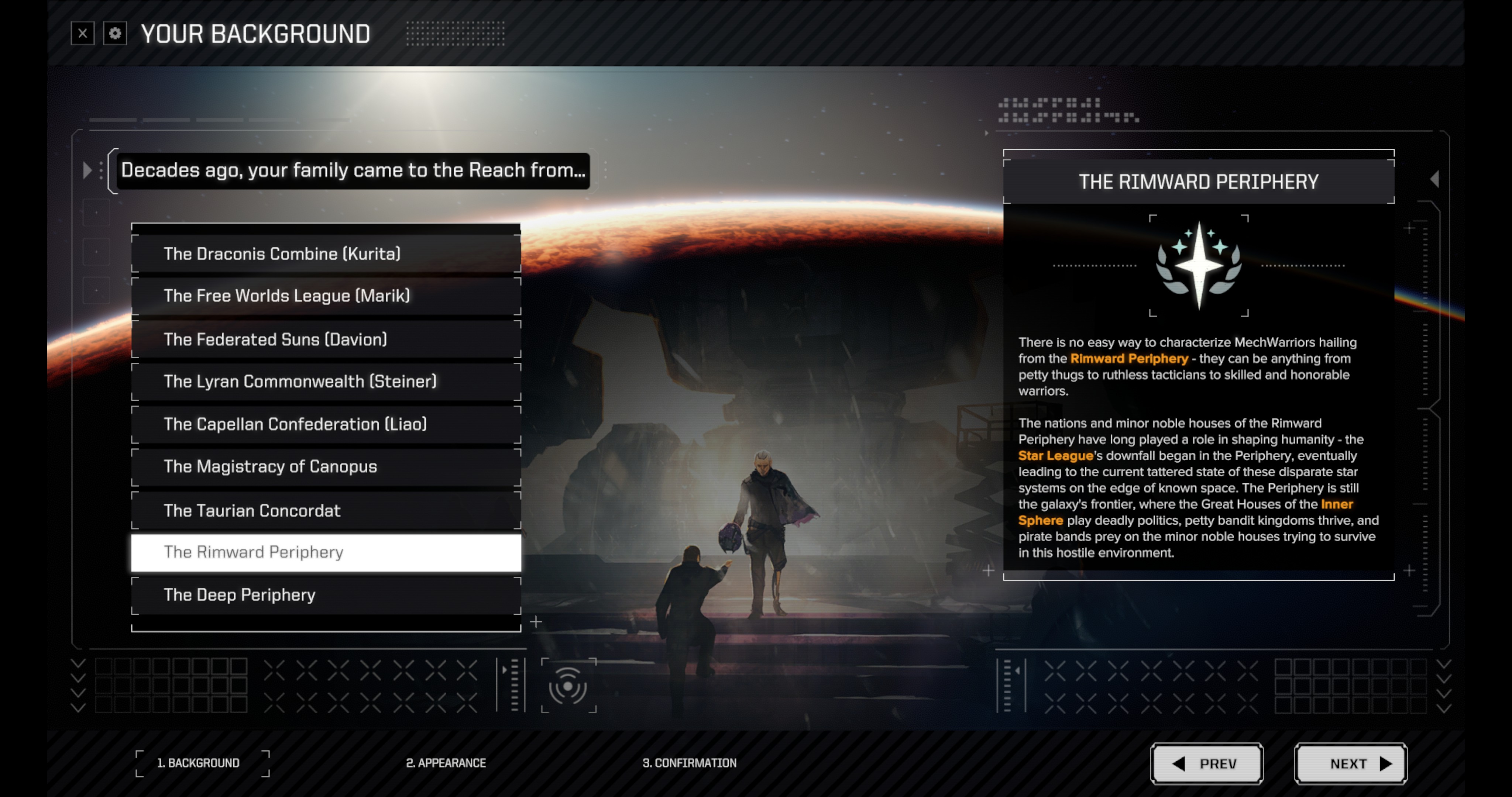Follow the orange Rimward Periphery link
This screenshot has width=1512, height=797.
pos(1129,359)
